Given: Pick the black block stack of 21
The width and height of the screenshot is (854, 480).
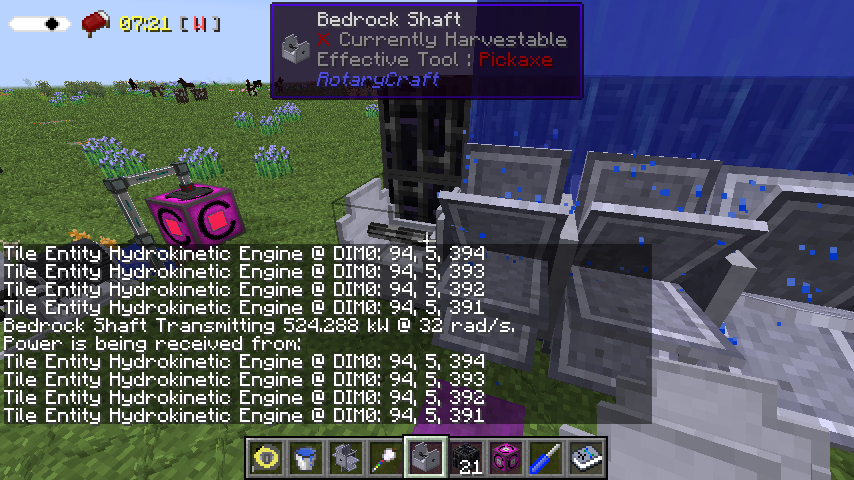Looking at the screenshot, I should coord(466,458).
